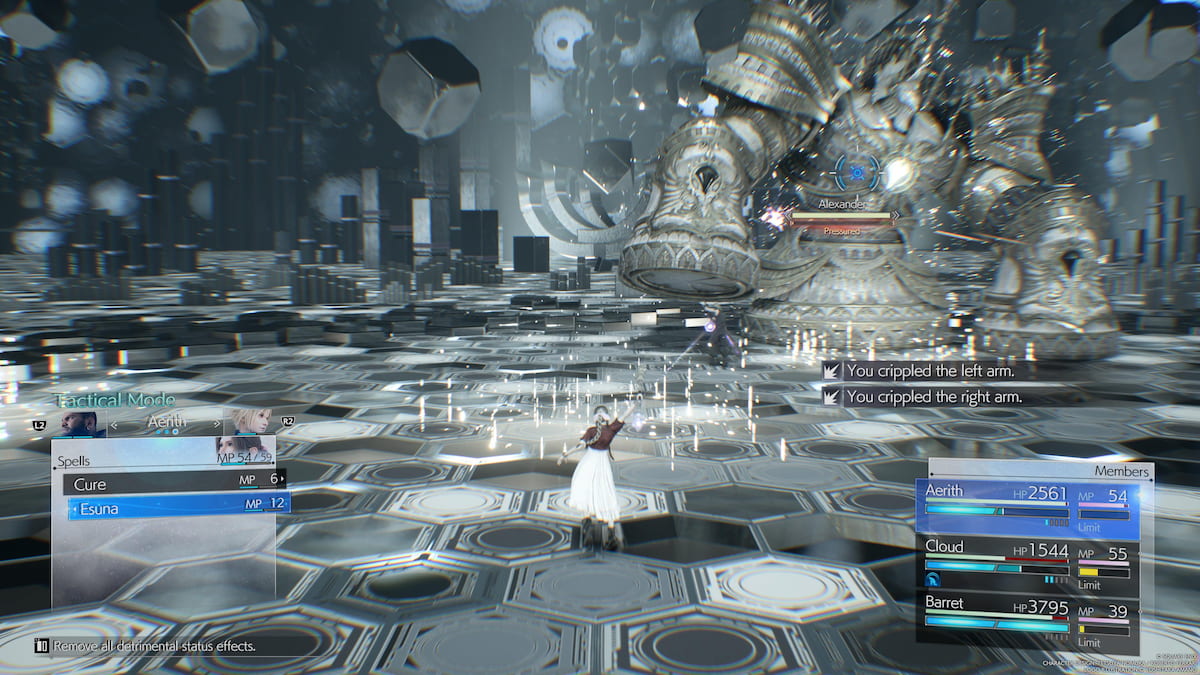
Task: Select Aerith in the Members panel
Action: (x=1030, y=503)
